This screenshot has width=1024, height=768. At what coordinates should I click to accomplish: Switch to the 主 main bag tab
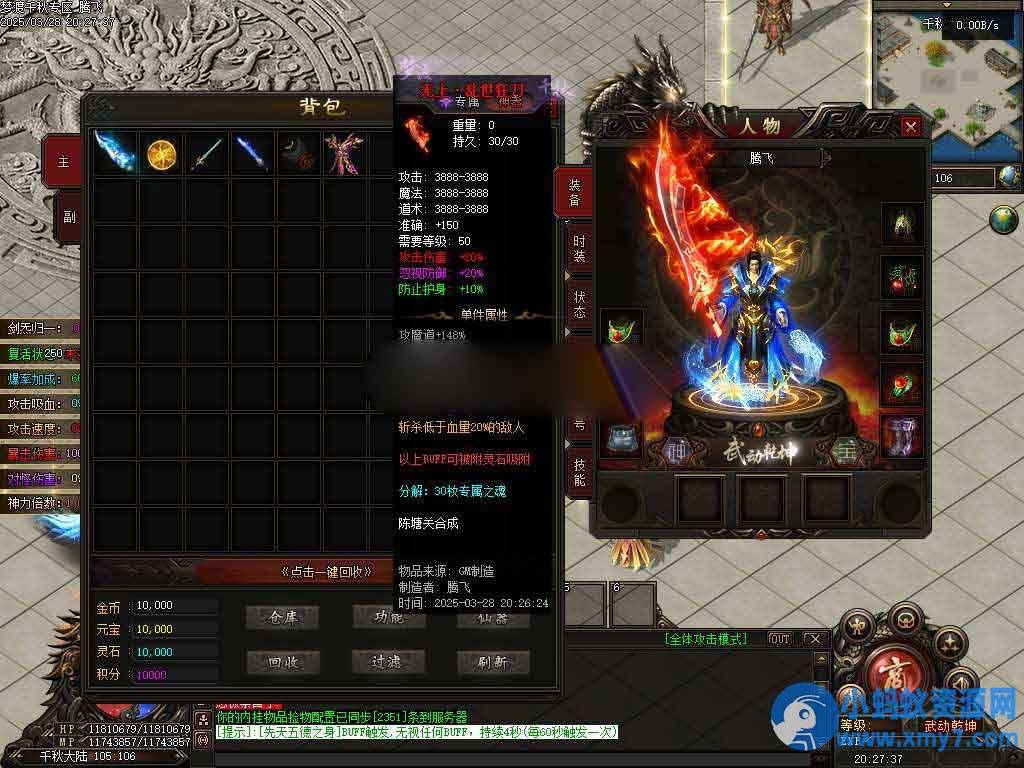tap(66, 162)
